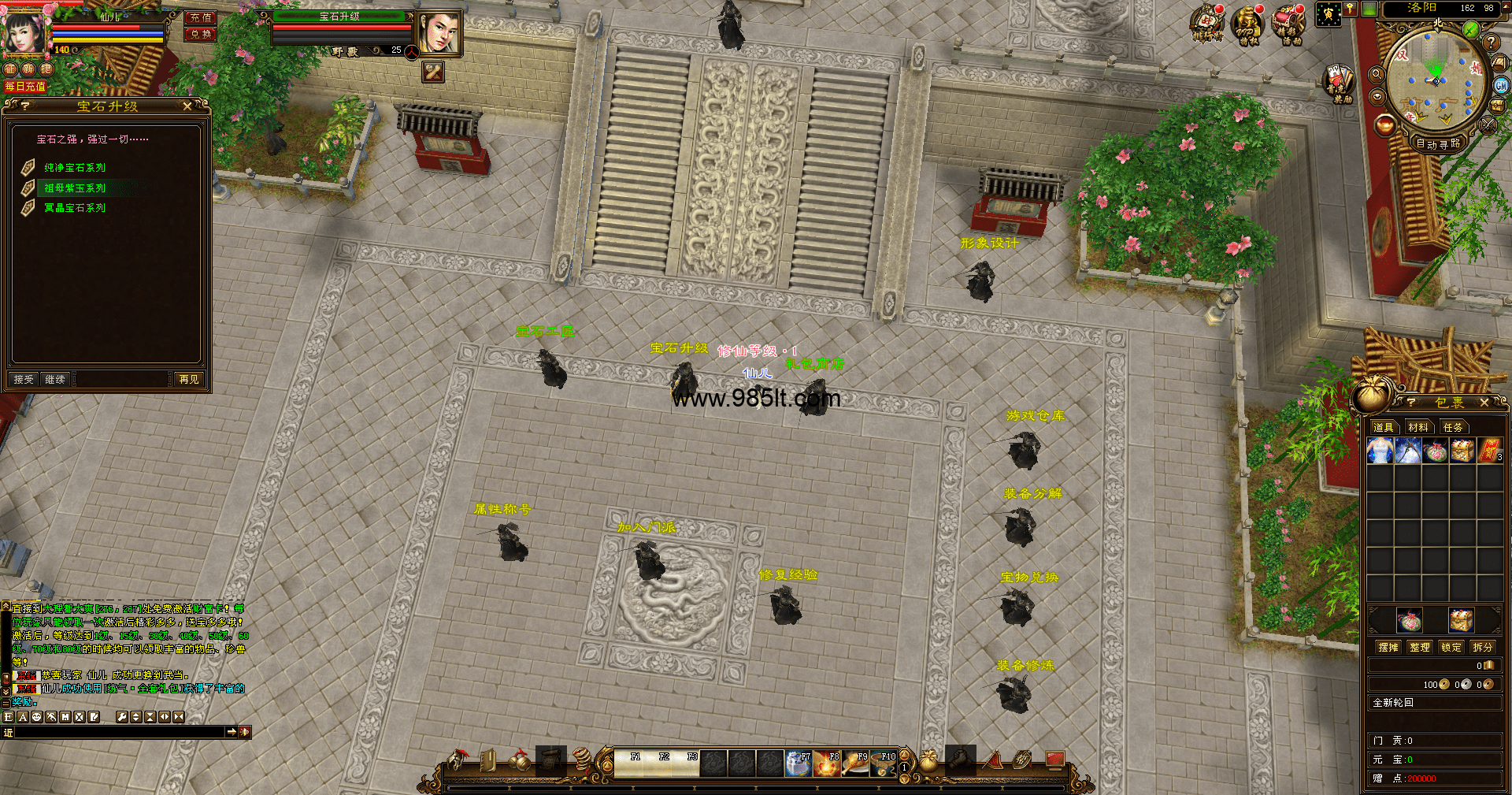Pick the 冥晶宝石系列 entry
Image resolution: width=1512 pixels, height=795 pixels.
[75, 208]
